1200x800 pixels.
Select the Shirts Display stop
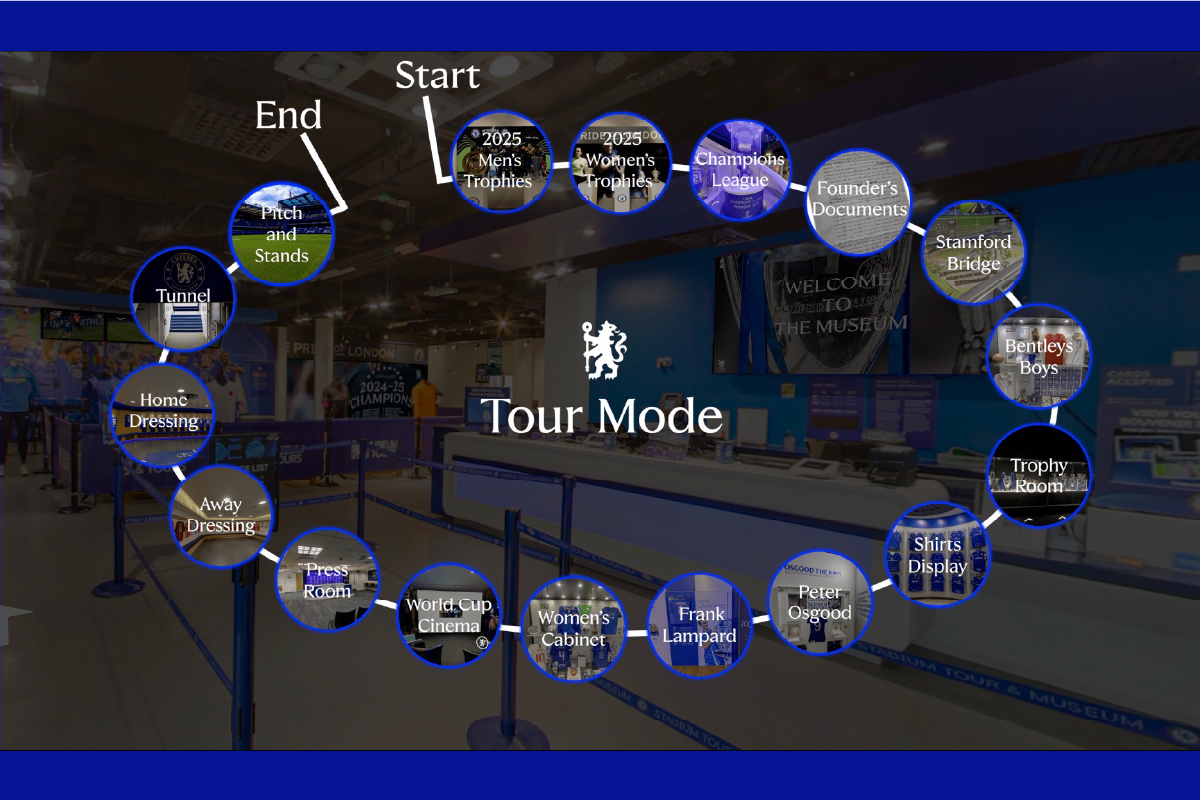click(x=937, y=554)
